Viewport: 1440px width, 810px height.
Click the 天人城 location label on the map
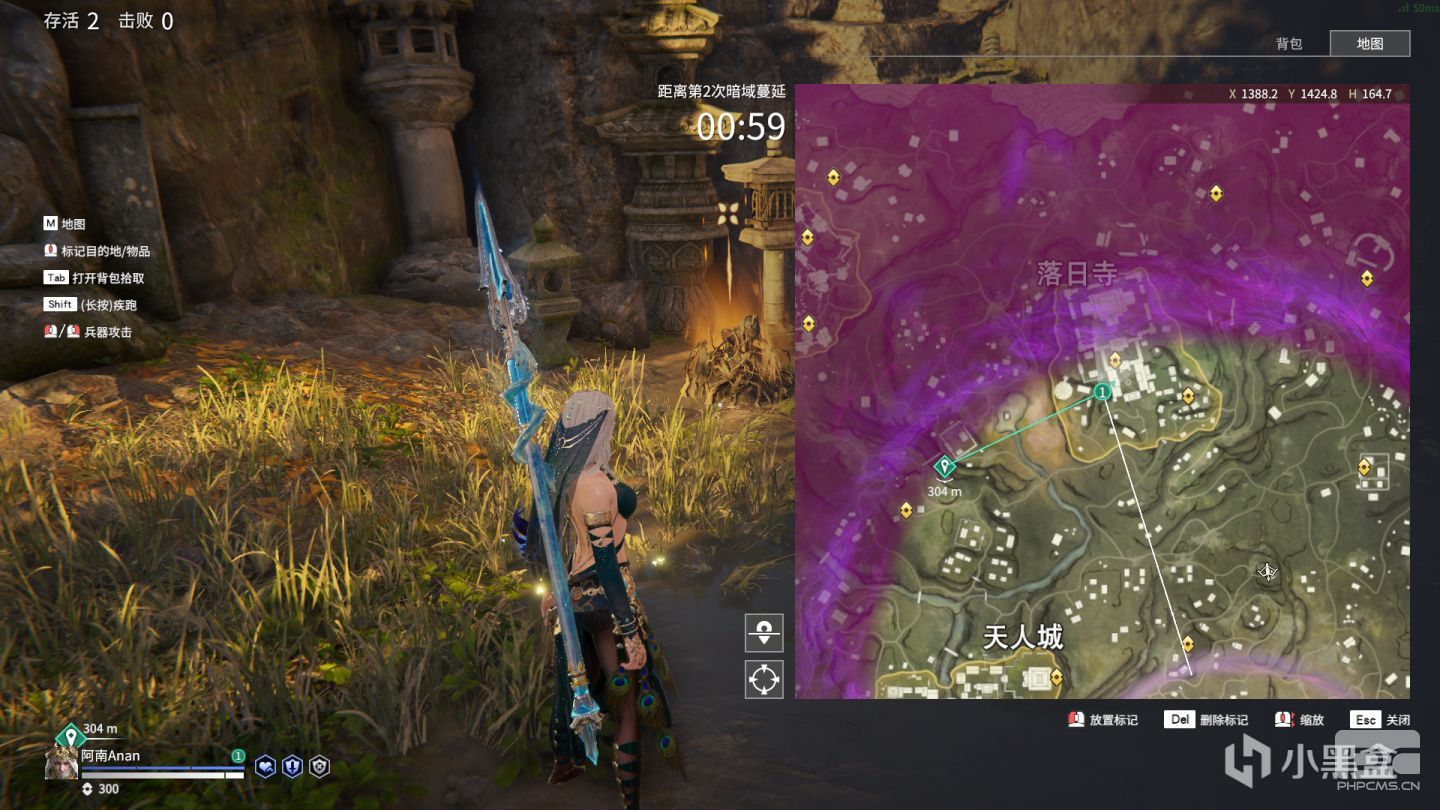point(1022,637)
